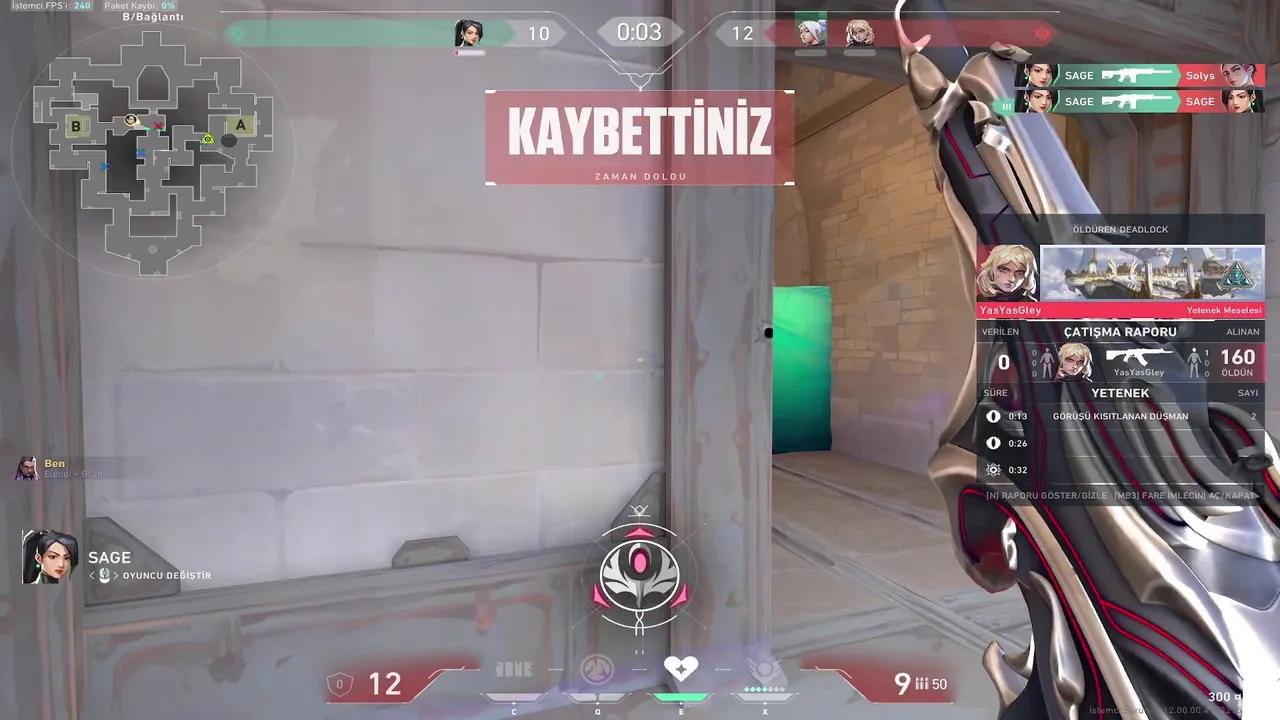Viewport: 1280px width, 720px height.
Task: Click the team diamond icon near round score 10
Action: (237, 33)
